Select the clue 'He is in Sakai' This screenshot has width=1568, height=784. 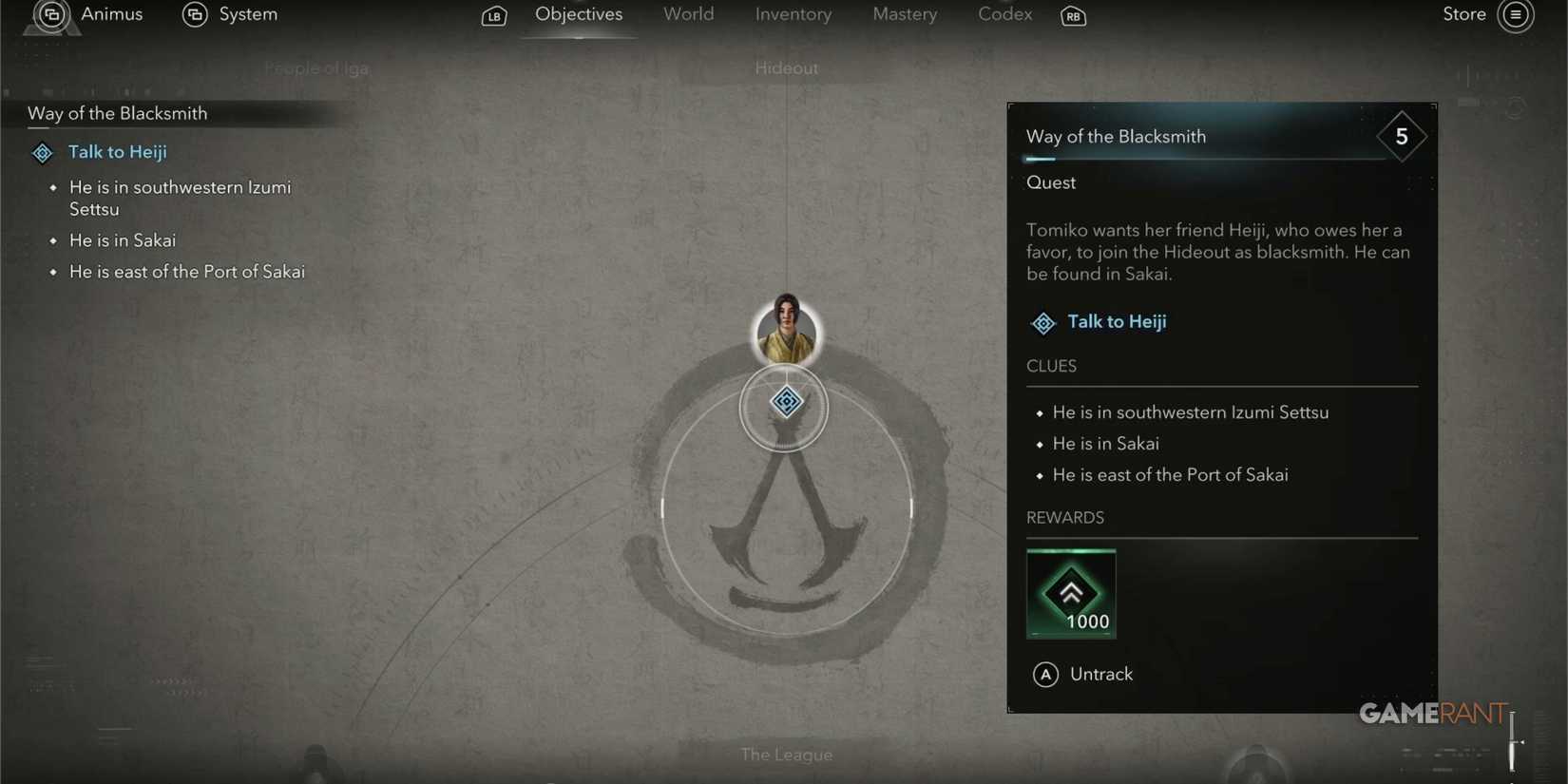click(1105, 443)
